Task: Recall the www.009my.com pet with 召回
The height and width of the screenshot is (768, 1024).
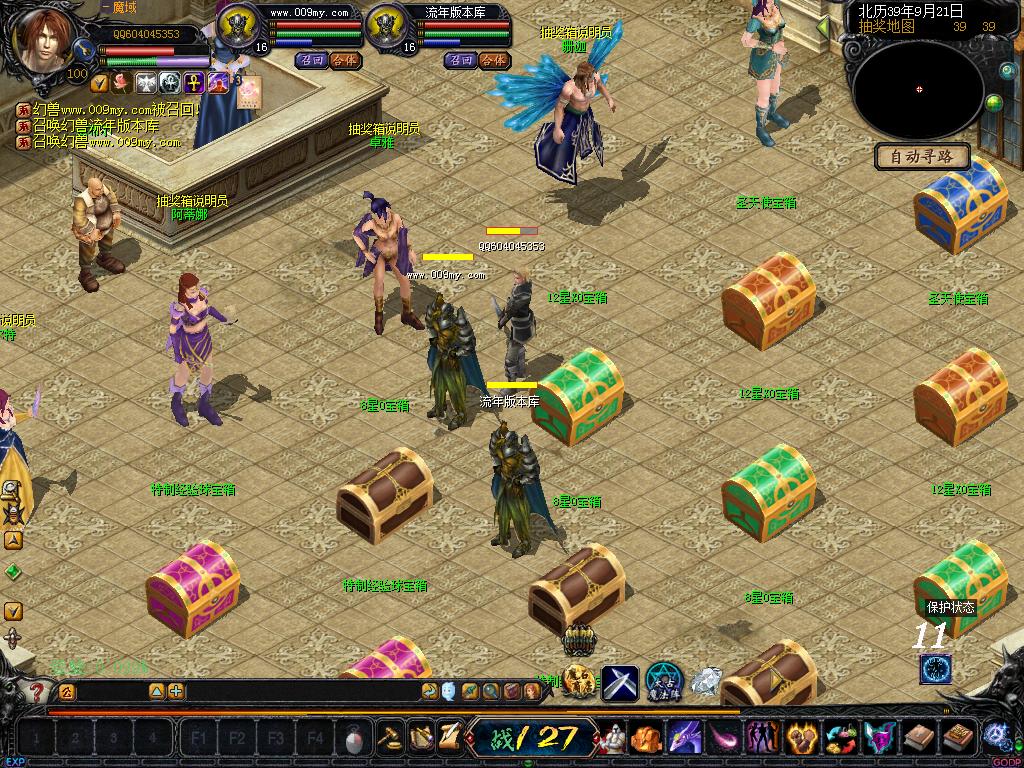Action: 311,60
